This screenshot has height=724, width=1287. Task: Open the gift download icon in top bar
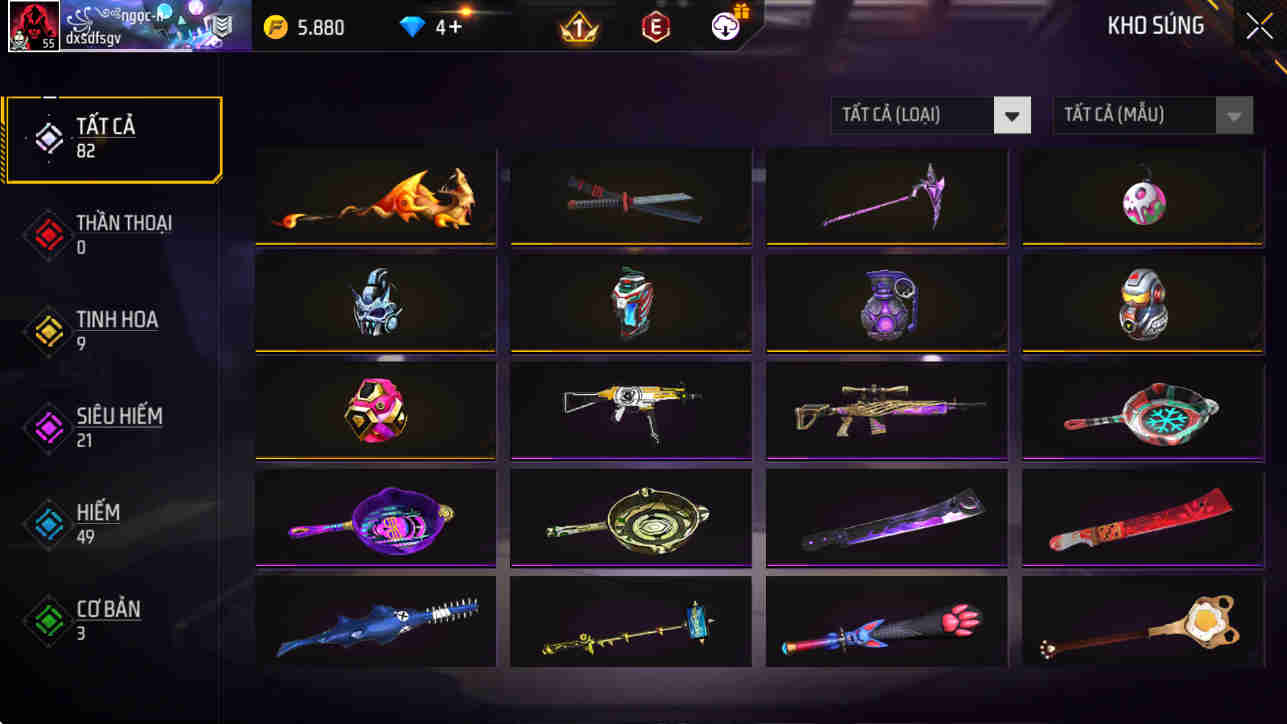(x=728, y=28)
